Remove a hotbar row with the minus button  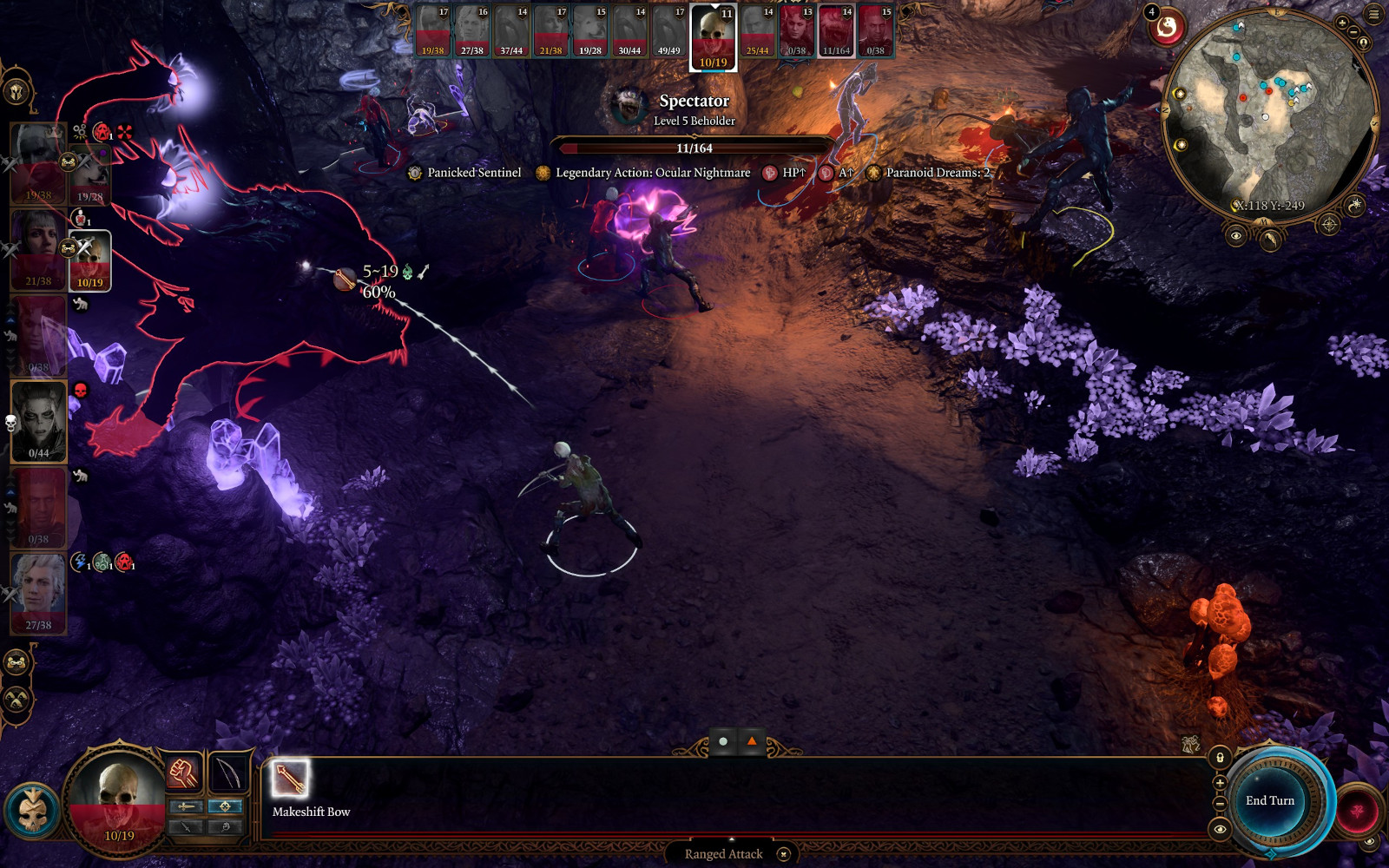(1220, 804)
